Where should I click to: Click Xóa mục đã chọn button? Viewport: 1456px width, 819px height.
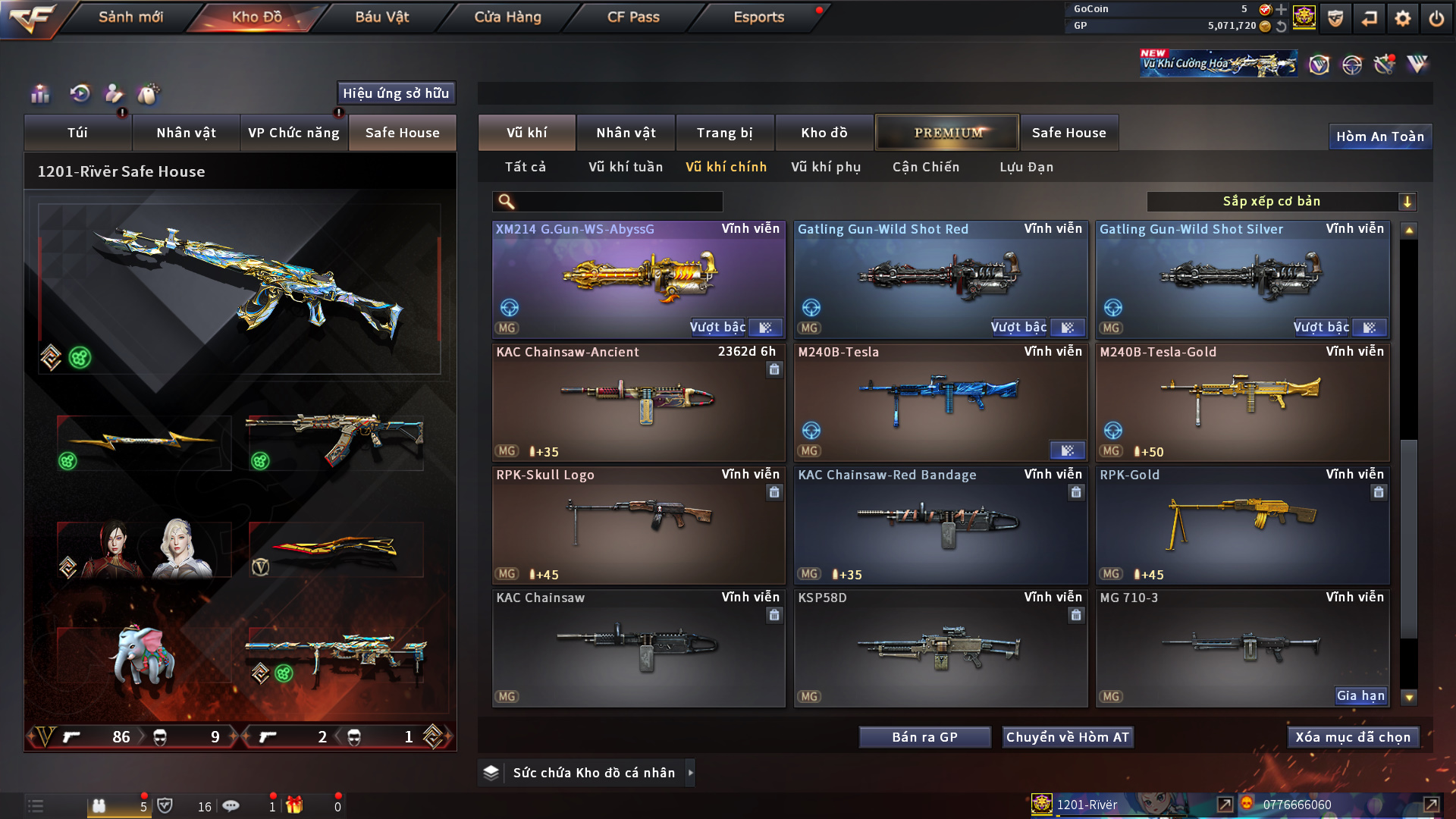click(1353, 737)
